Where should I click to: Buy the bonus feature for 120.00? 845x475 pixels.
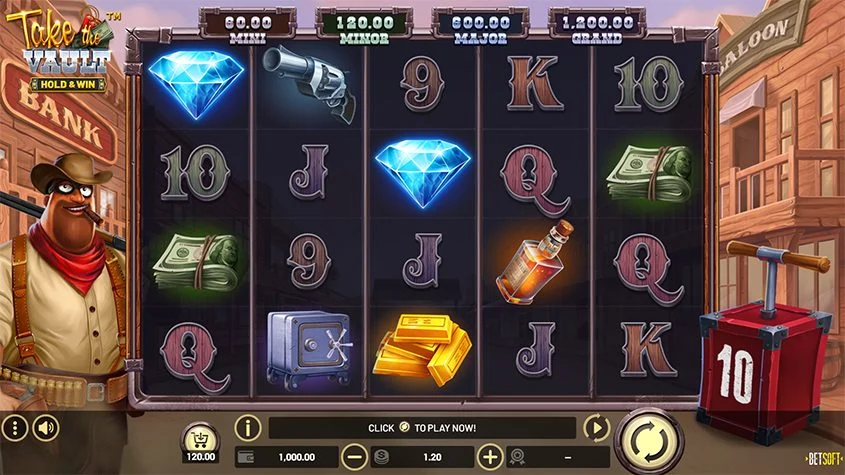tap(203, 440)
